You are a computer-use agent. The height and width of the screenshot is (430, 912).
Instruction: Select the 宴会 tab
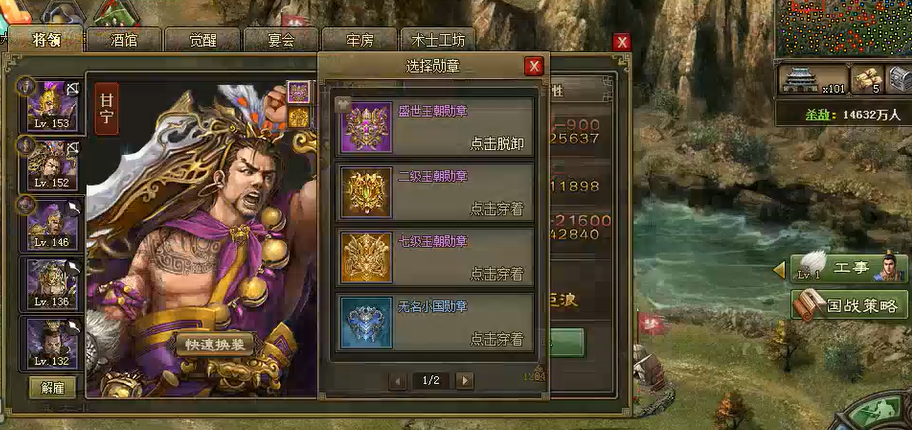pos(281,41)
